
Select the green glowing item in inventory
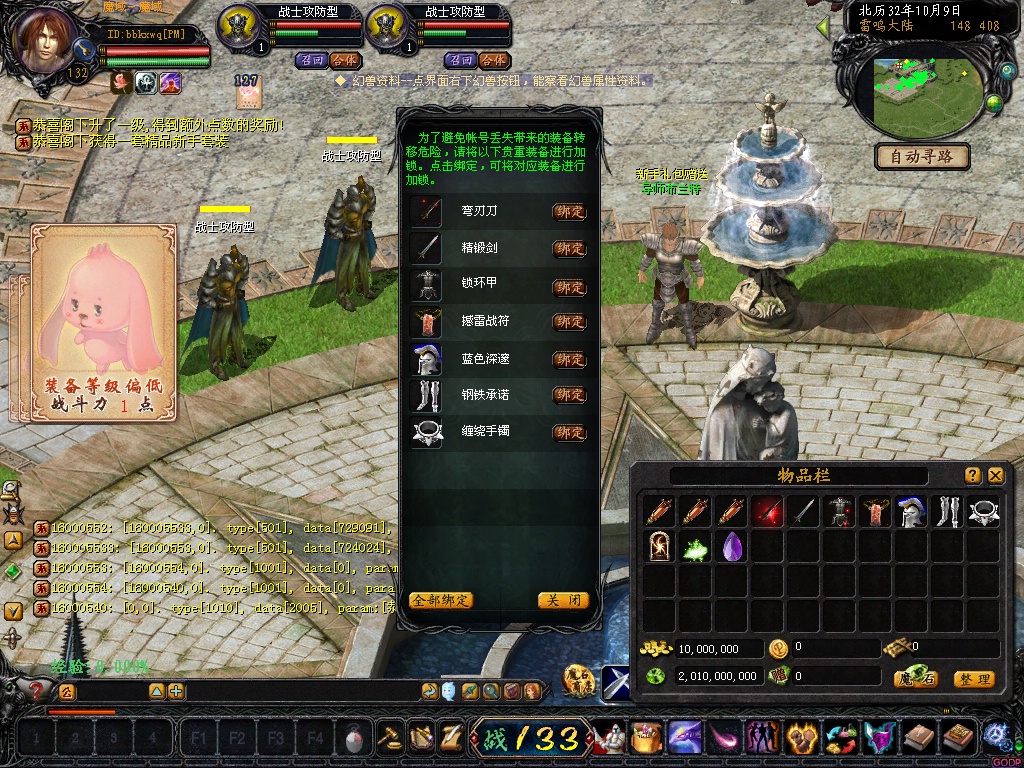tap(695, 546)
